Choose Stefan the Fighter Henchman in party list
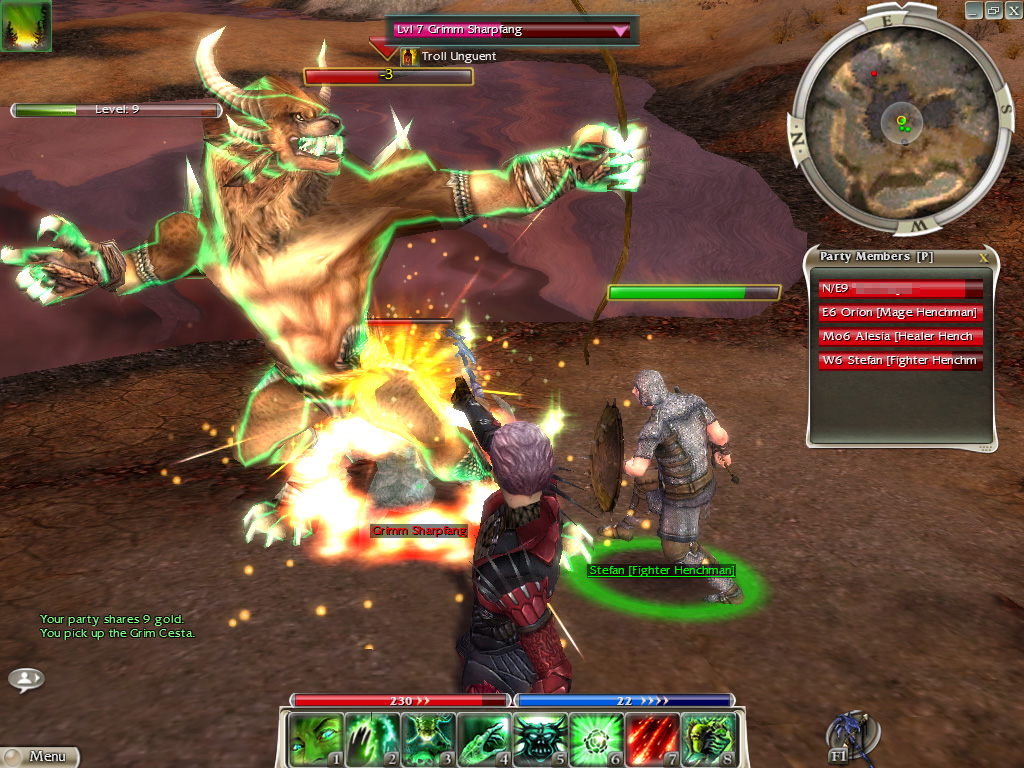 900,361
